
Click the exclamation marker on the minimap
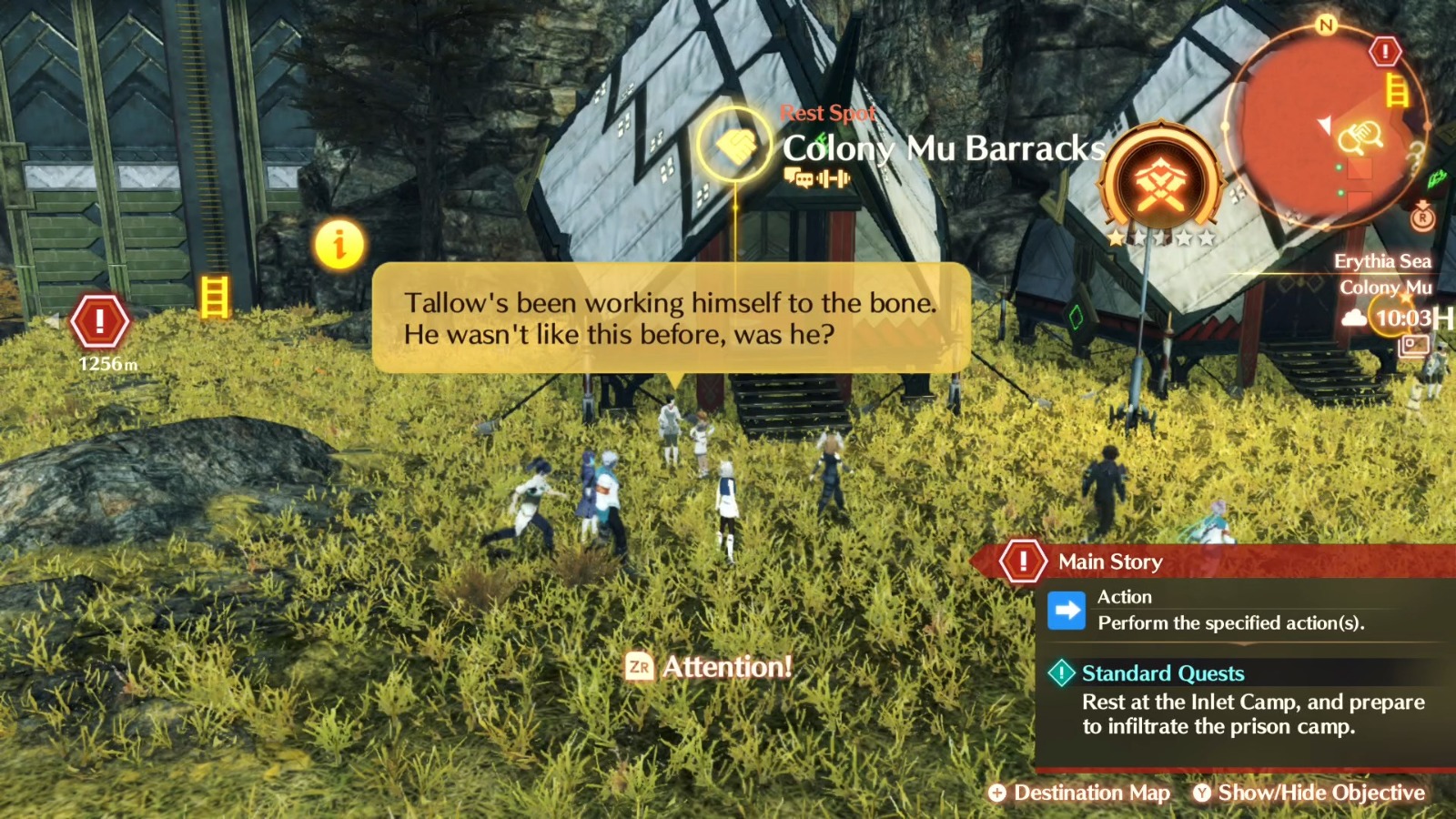click(x=1383, y=52)
